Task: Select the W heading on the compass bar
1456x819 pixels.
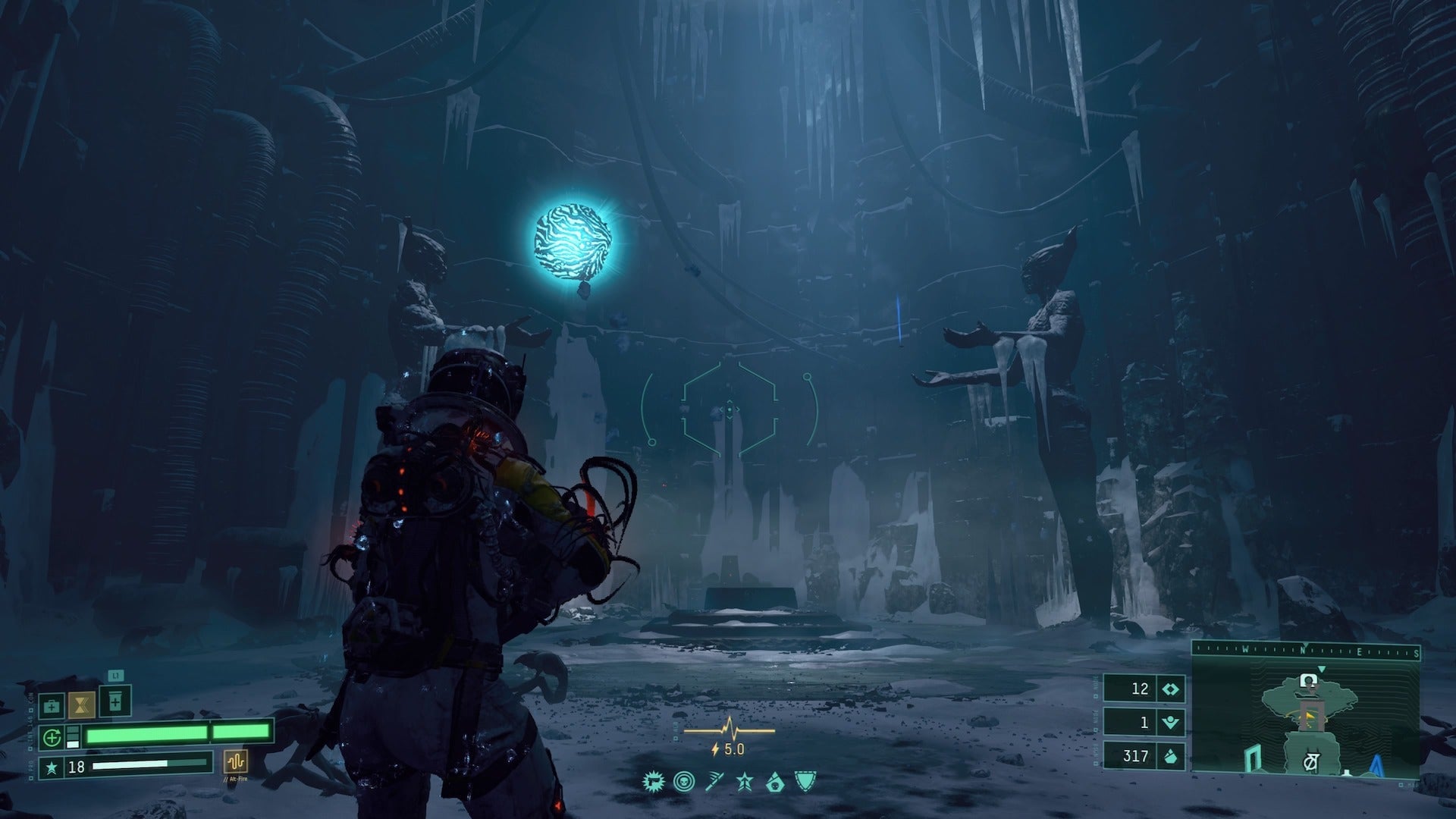Action: [x=1245, y=650]
